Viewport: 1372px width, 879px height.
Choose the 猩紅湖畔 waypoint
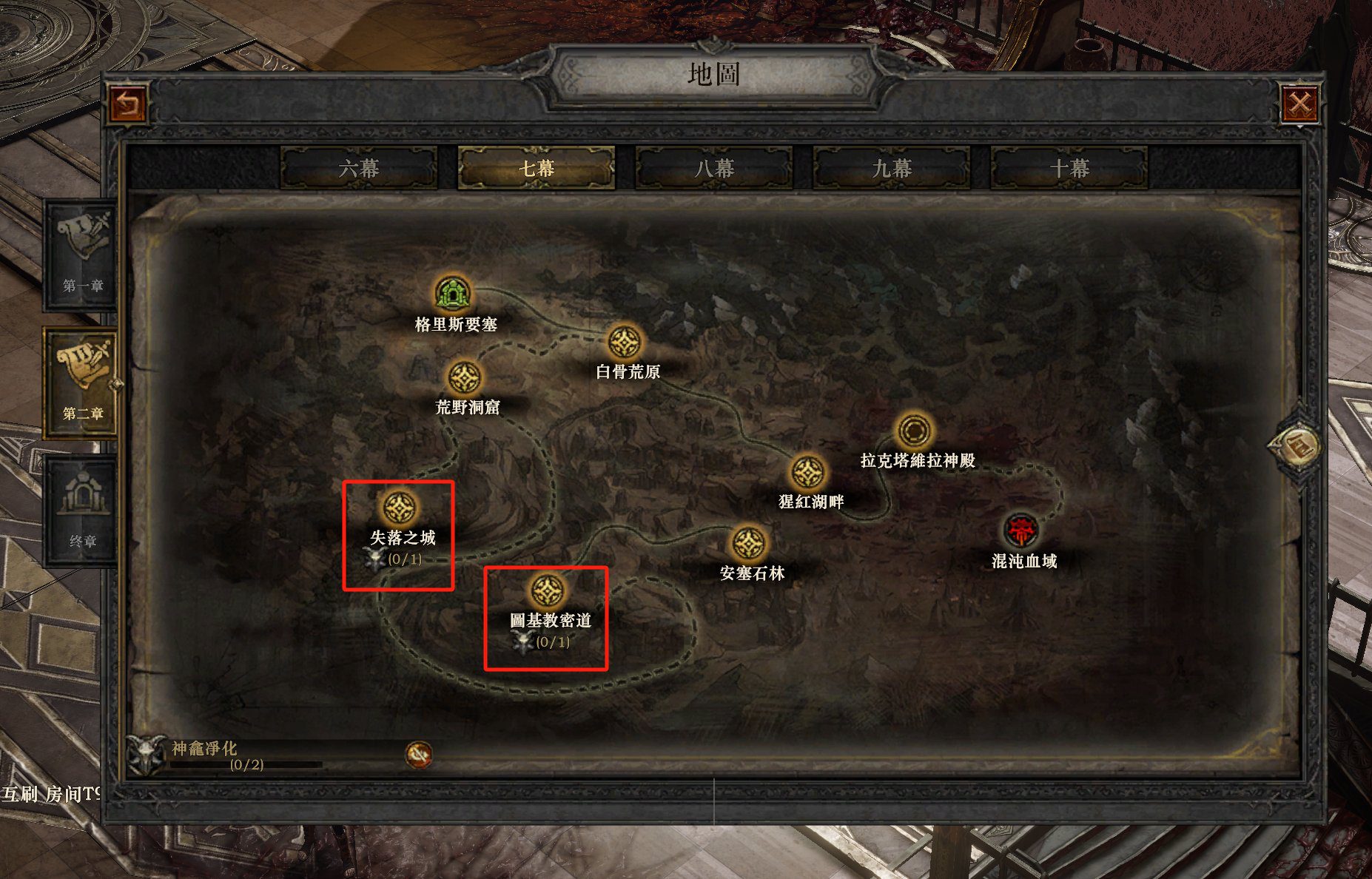[x=808, y=473]
